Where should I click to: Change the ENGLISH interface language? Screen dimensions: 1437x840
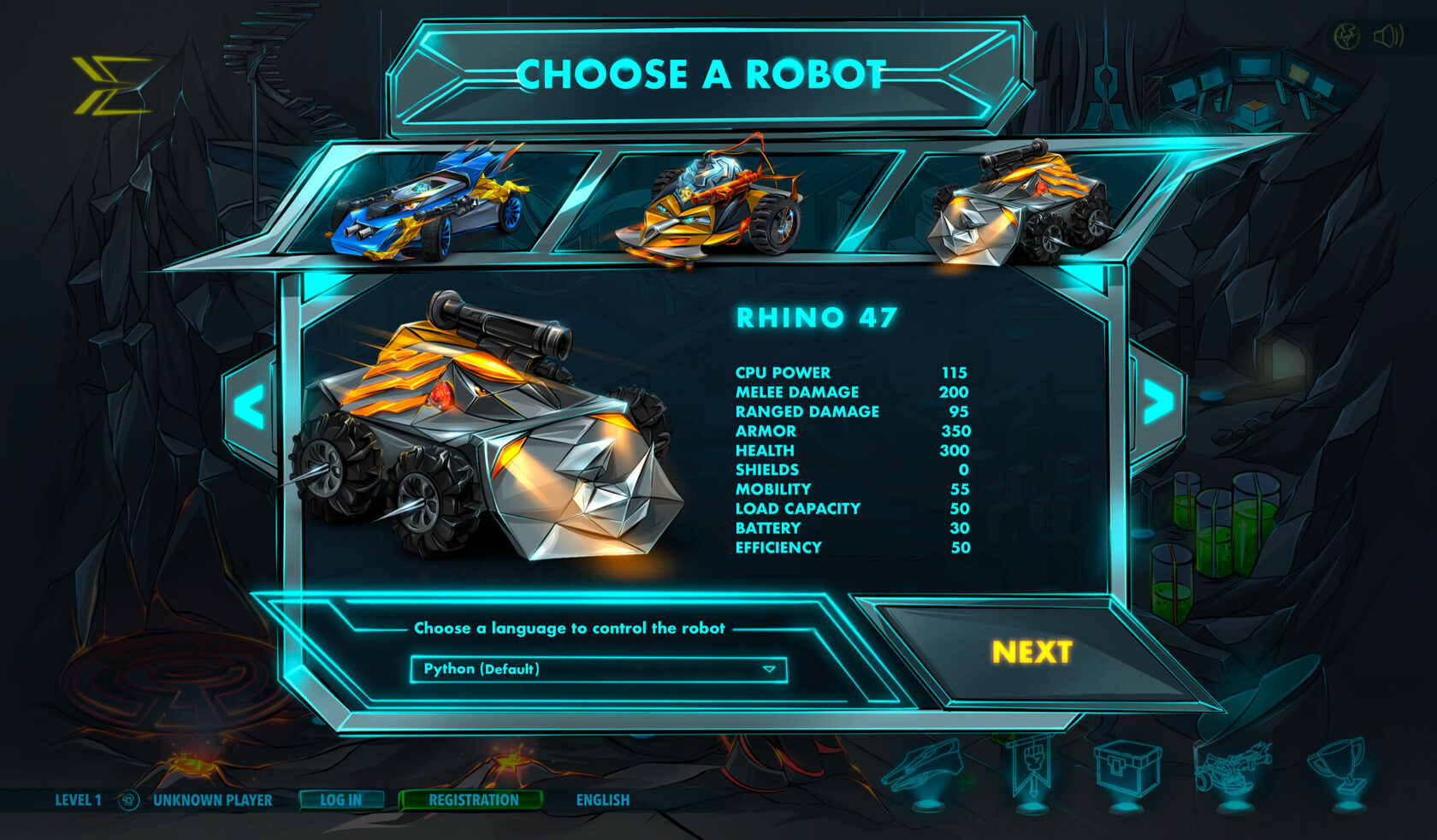point(603,800)
